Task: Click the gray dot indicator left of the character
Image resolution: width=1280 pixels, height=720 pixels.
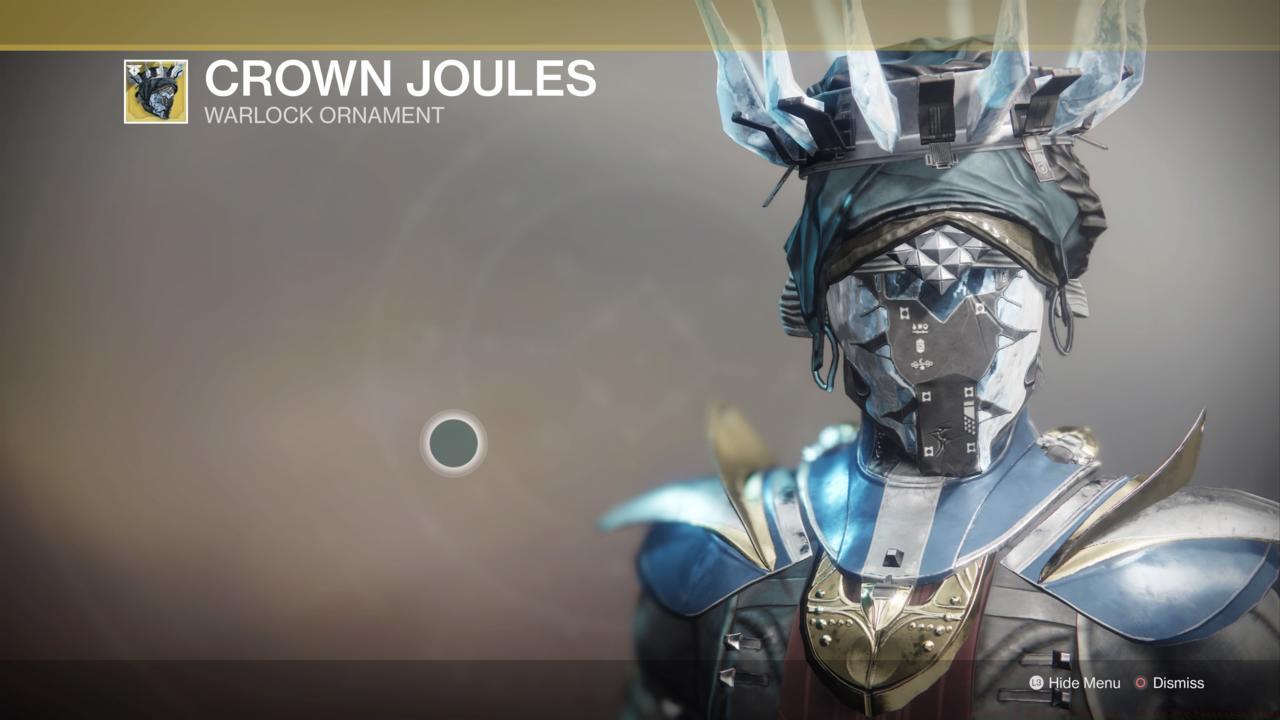Action: point(453,444)
